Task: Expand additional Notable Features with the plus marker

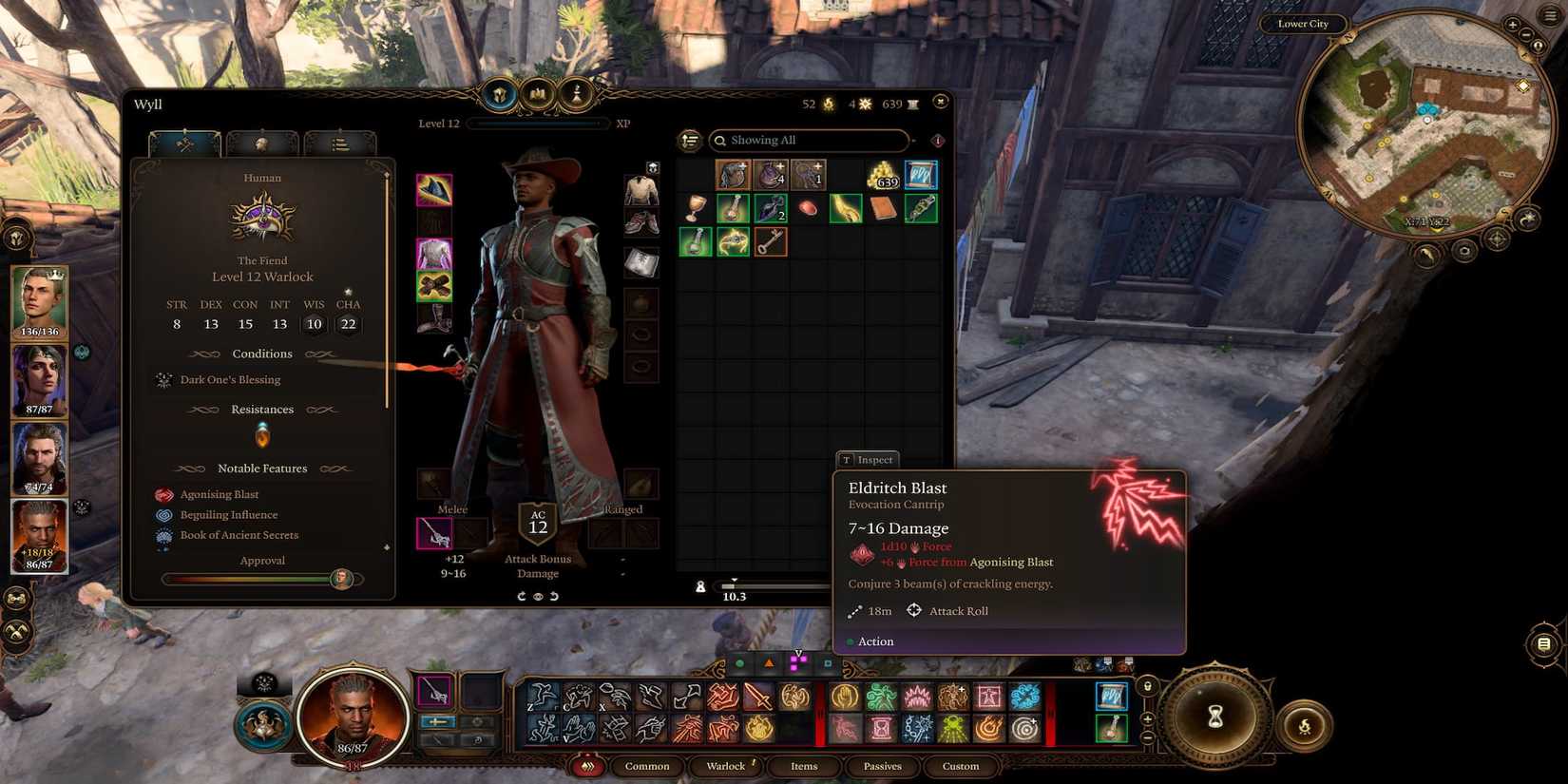Action: 387,547
